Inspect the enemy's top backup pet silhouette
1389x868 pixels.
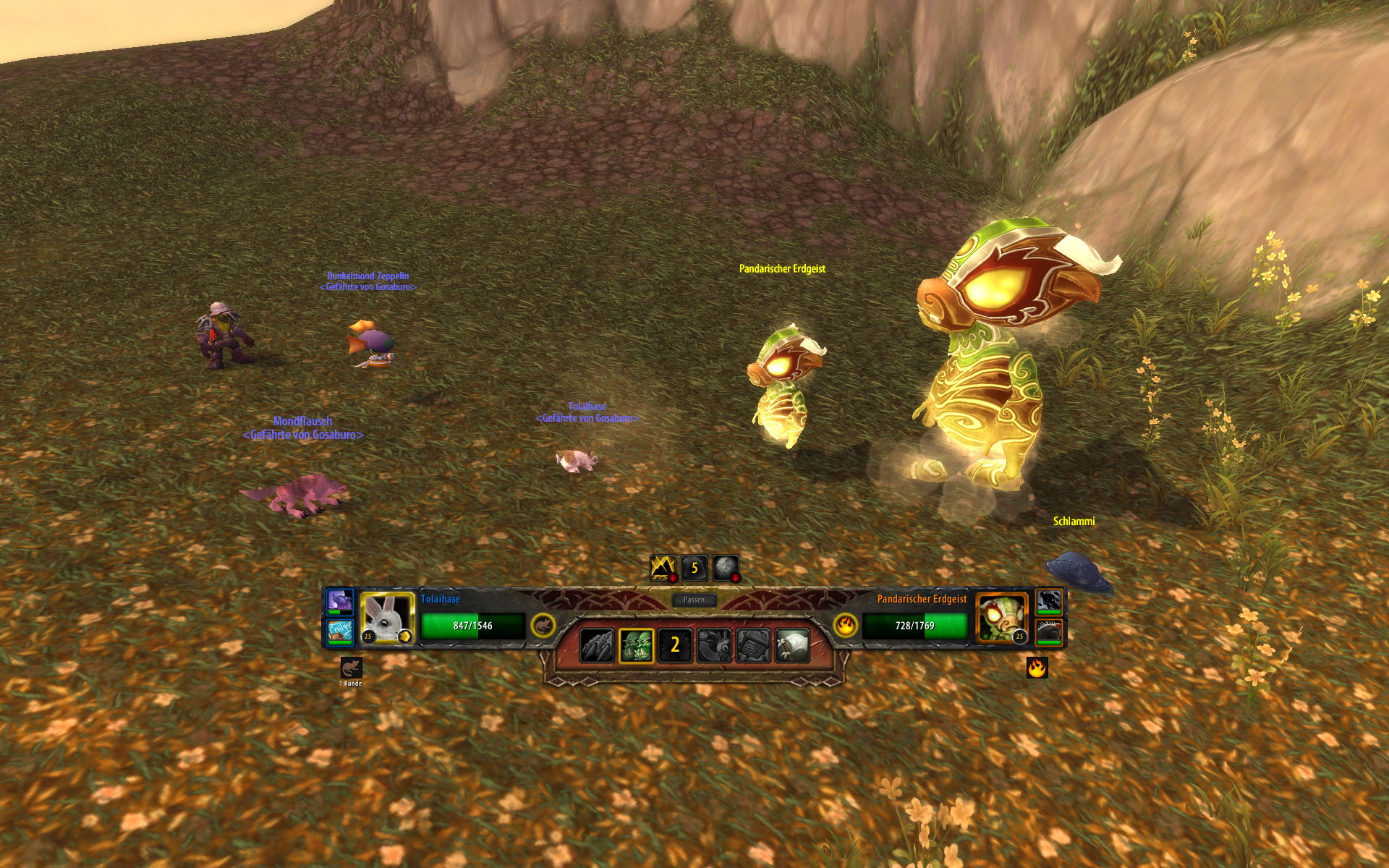[1049, 602]
